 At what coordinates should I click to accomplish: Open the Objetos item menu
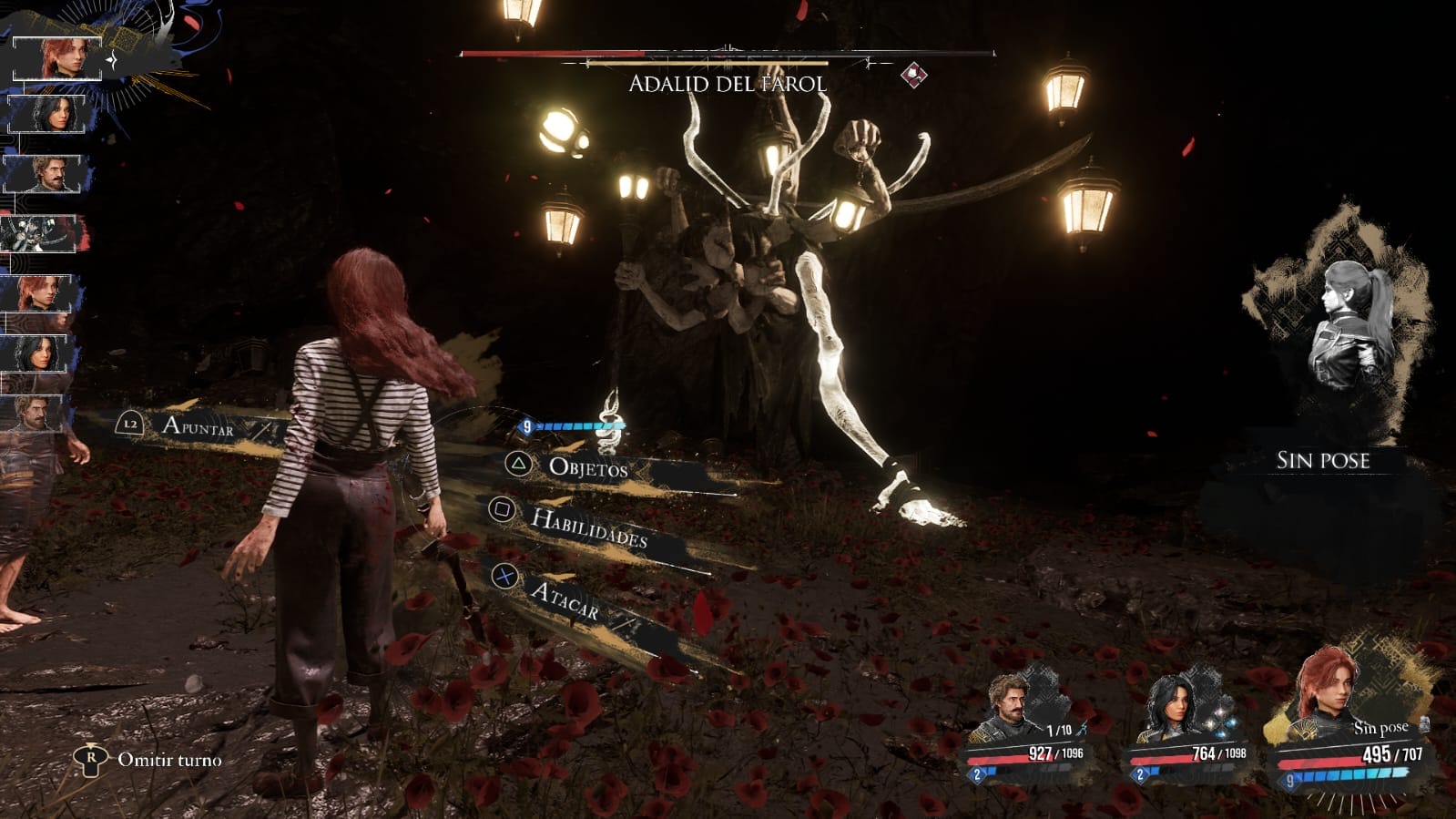(587, 467)
